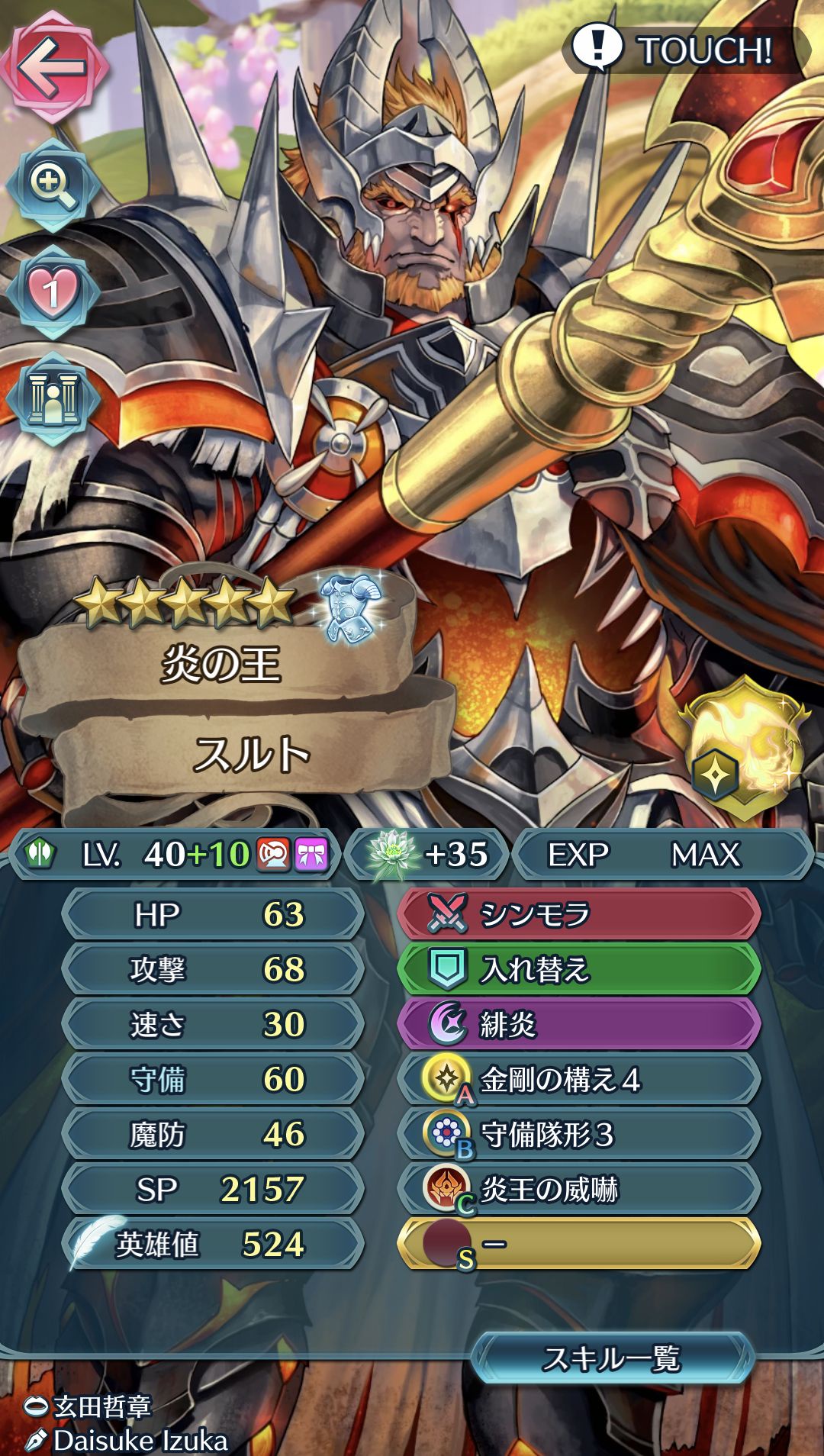Show info for the 攻撃 stat

tap(212, 969)
